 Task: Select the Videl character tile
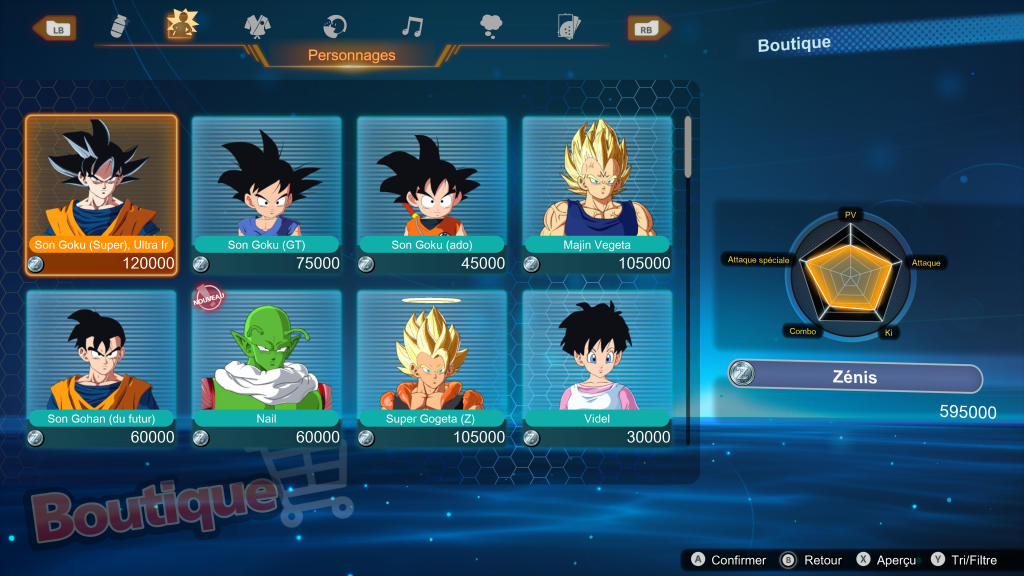tap(597, 365)
